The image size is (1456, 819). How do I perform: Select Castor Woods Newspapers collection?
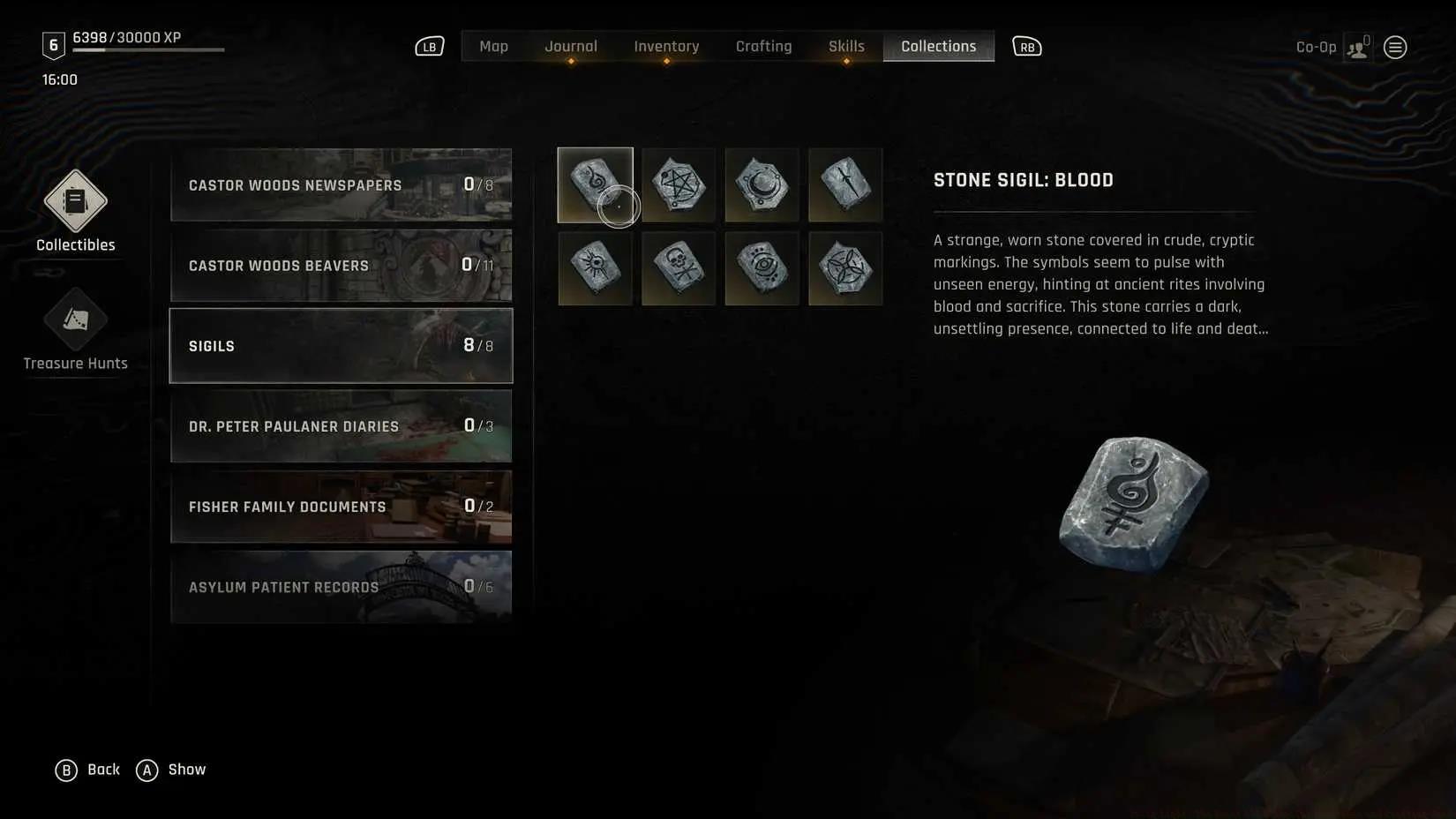[x=341, y=185]
